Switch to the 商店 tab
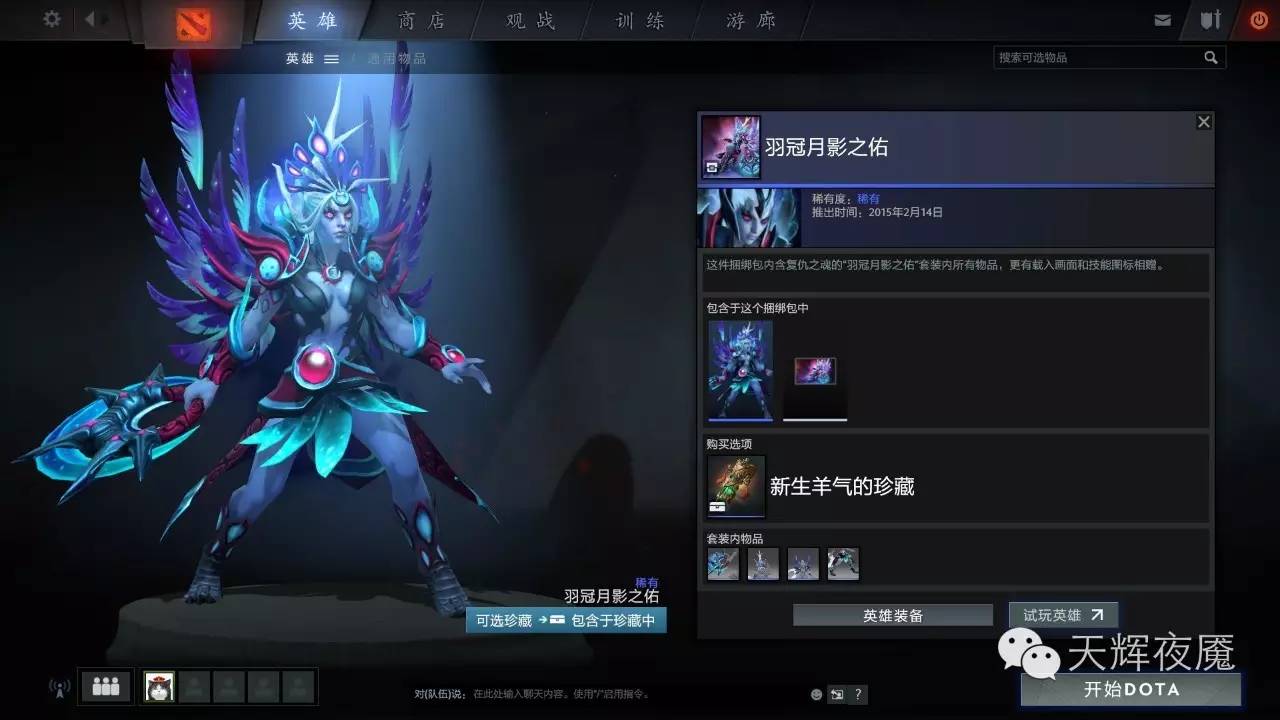The width and height of the screenshot is (1280, 720). [420, 20]
